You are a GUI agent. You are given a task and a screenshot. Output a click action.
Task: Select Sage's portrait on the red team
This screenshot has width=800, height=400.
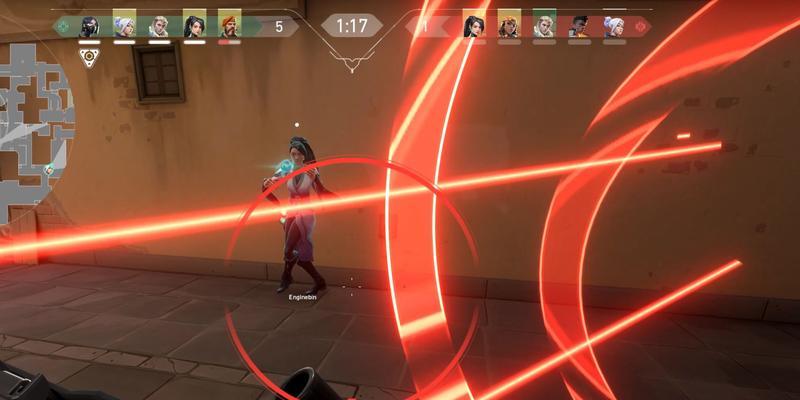[474, 25]
